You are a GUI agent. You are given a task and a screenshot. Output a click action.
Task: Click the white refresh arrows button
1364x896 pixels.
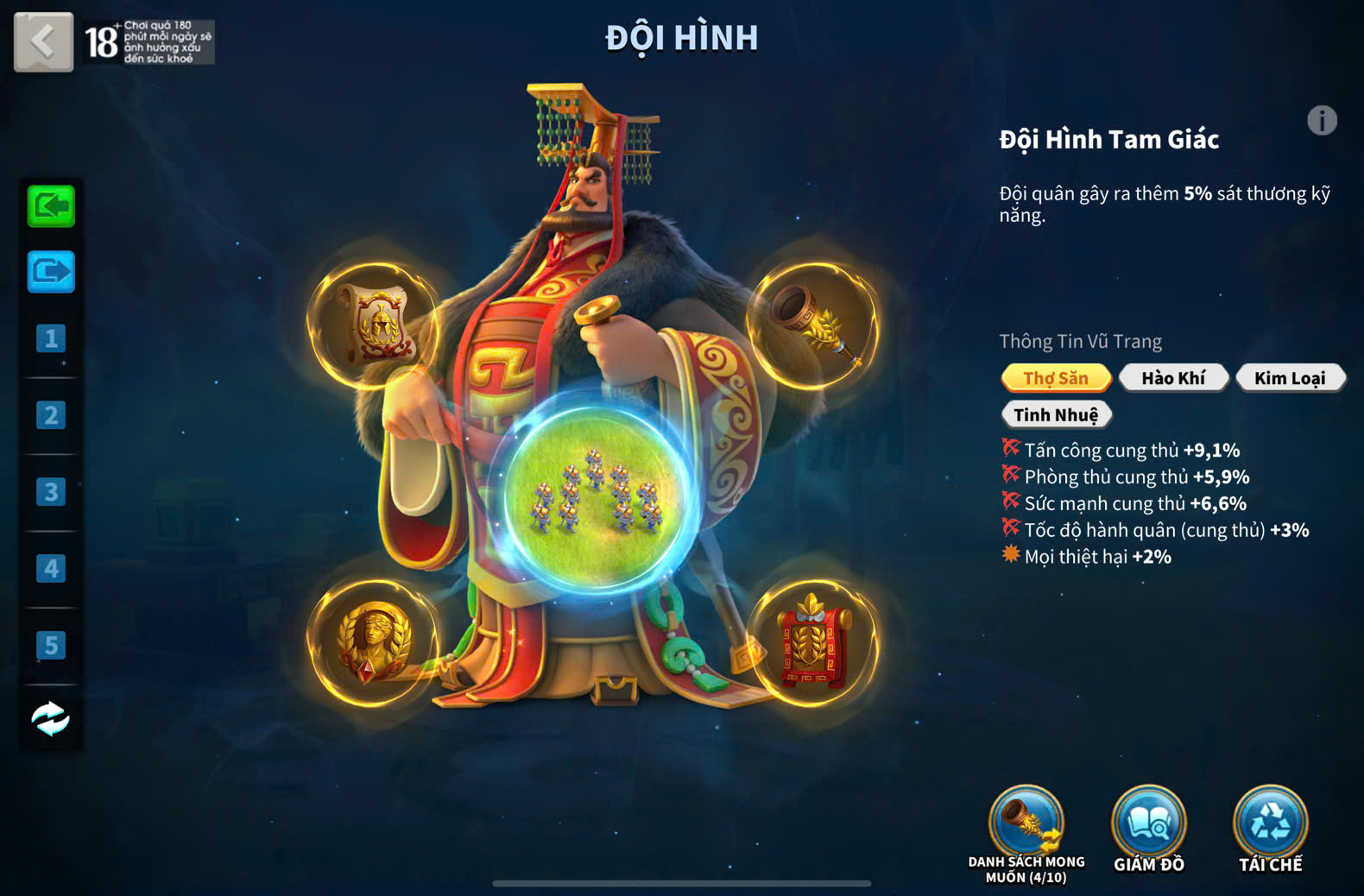(x=51, y=718)
